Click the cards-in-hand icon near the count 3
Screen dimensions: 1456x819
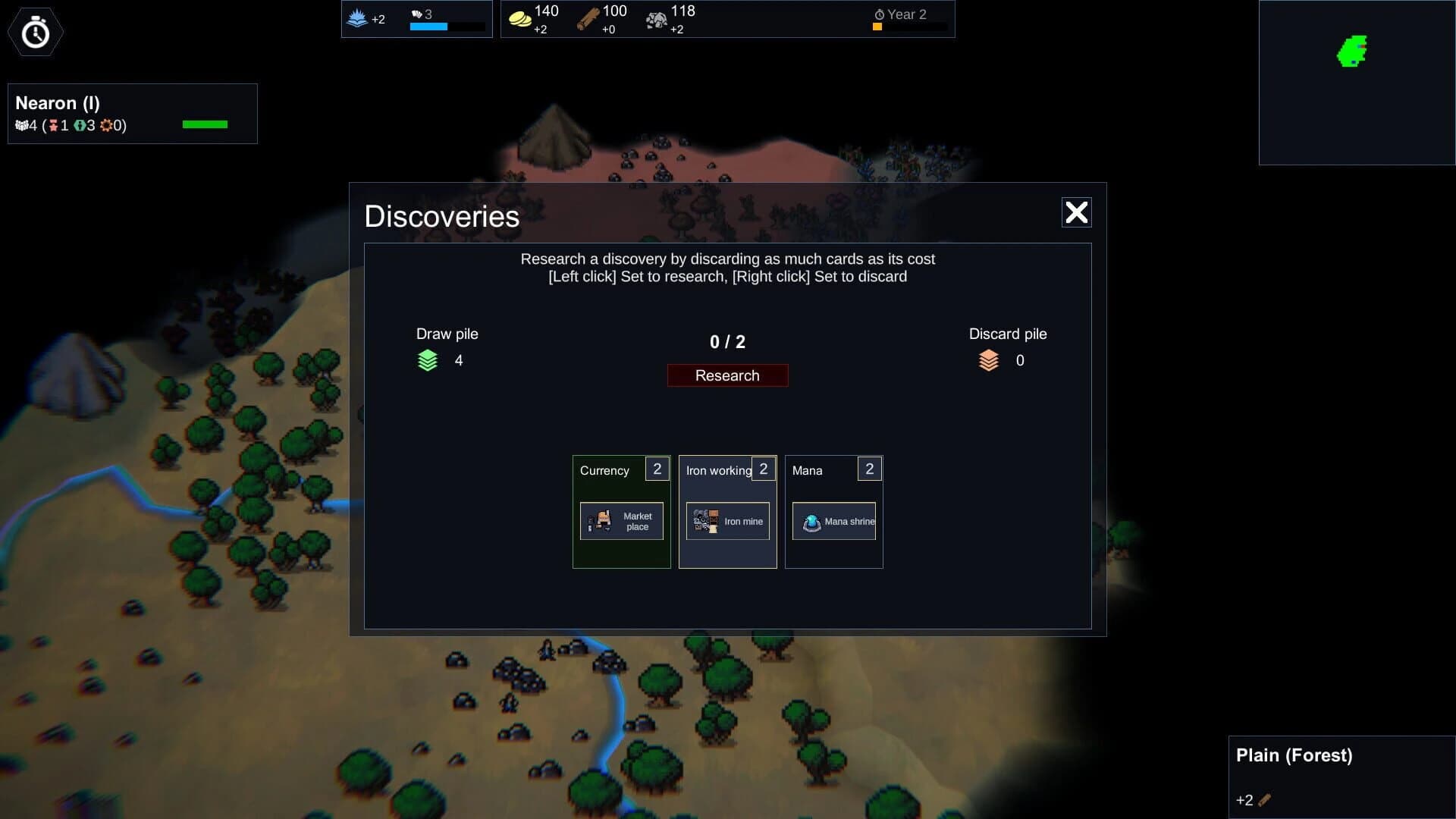417,14
